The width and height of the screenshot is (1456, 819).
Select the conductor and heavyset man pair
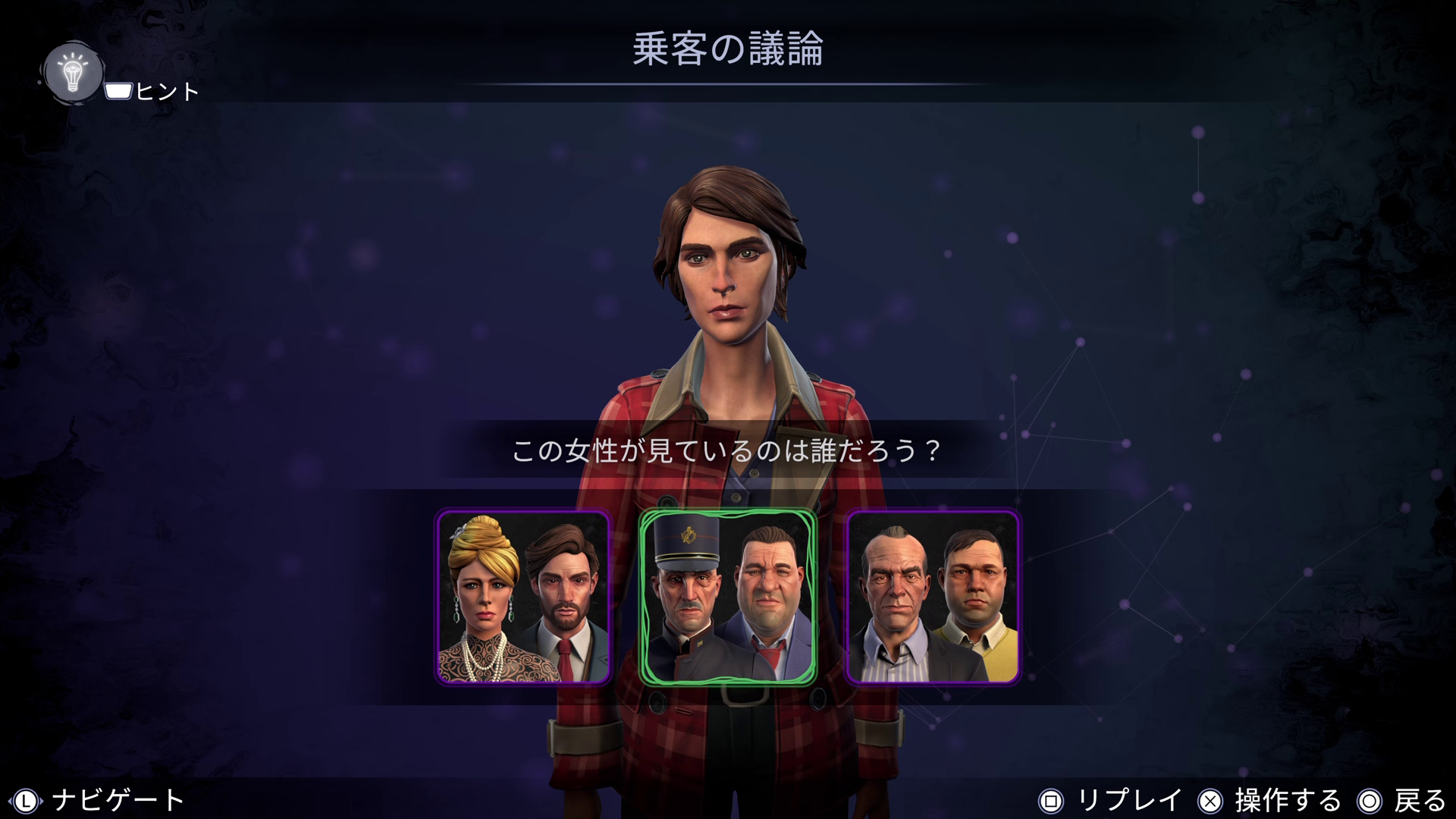(x=728, y=597)
